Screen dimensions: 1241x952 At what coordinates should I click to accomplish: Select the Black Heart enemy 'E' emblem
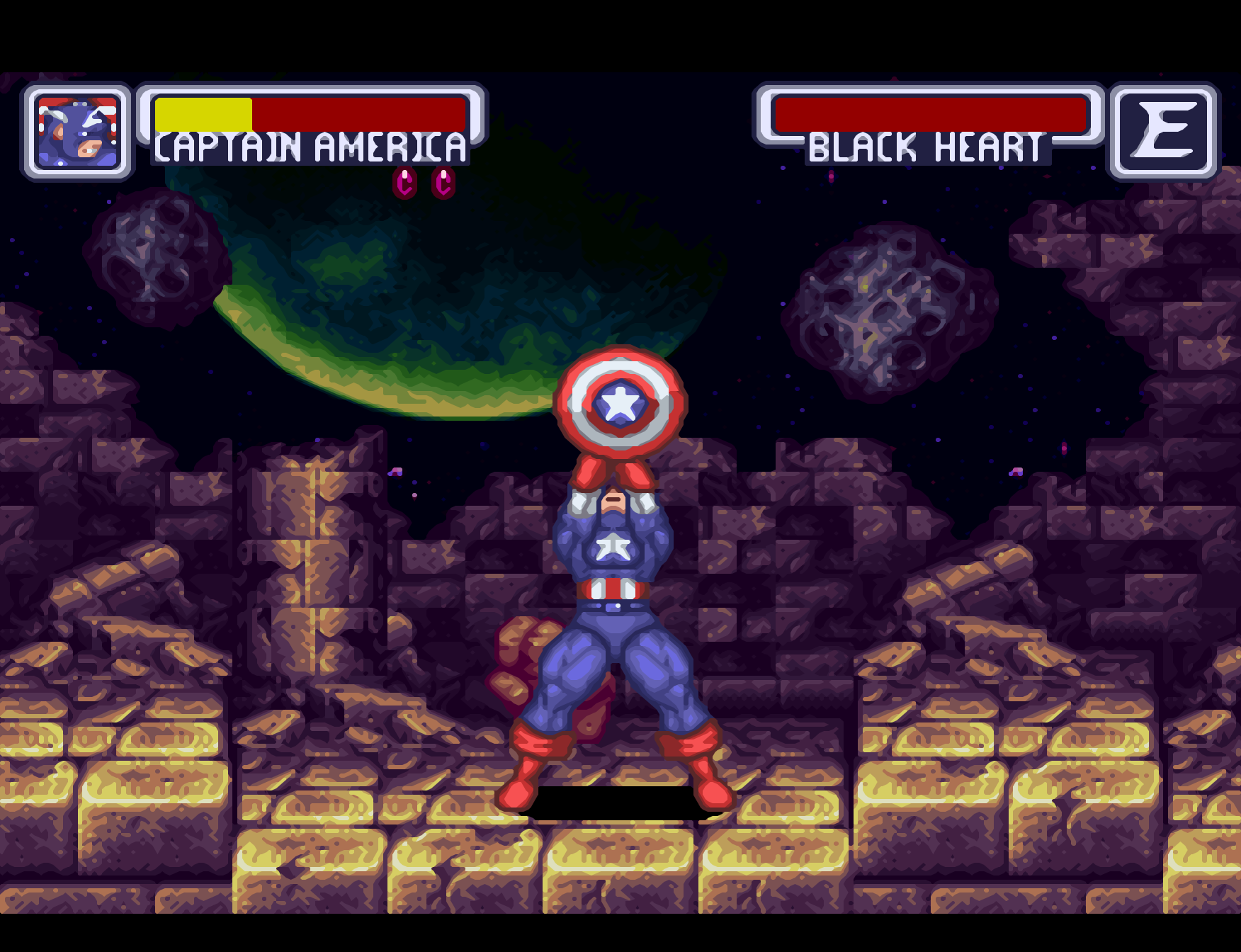(x=1163, y=132)
